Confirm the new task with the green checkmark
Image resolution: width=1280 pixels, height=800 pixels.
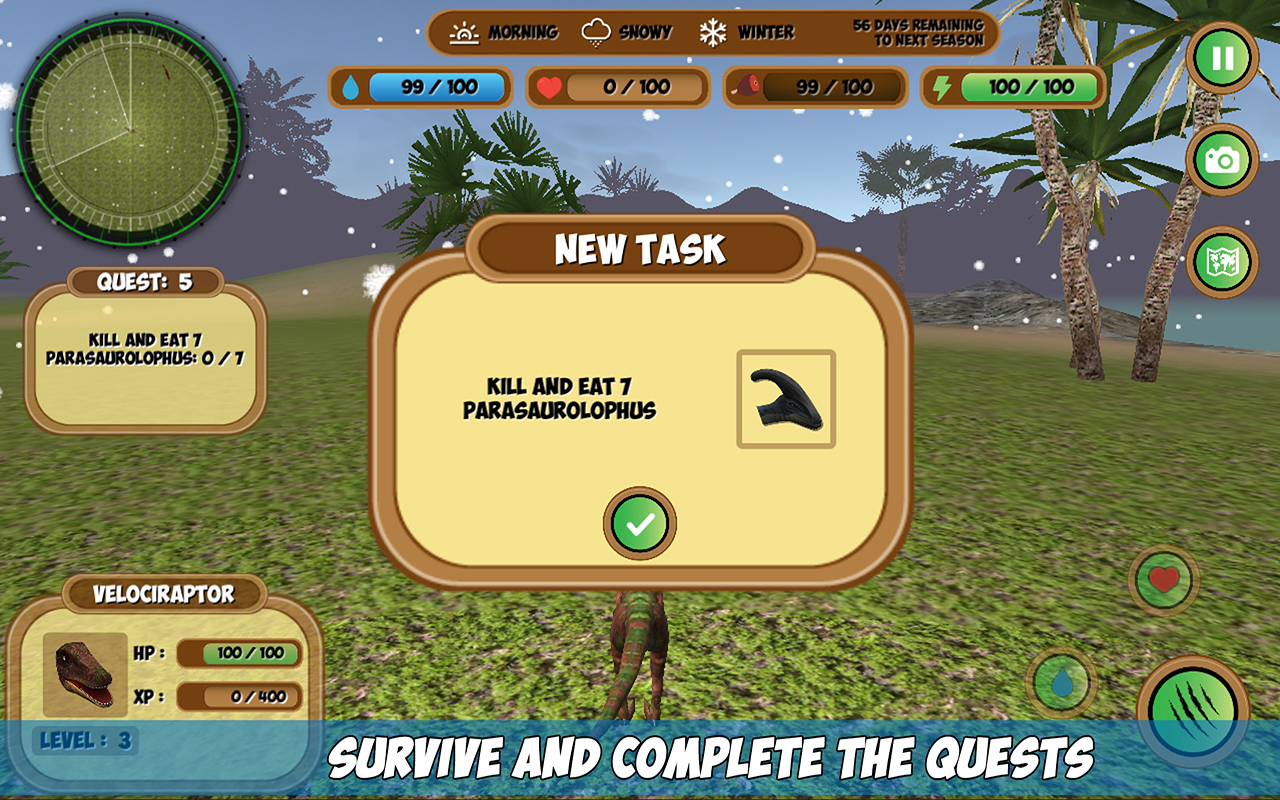[x=640, y=523]
